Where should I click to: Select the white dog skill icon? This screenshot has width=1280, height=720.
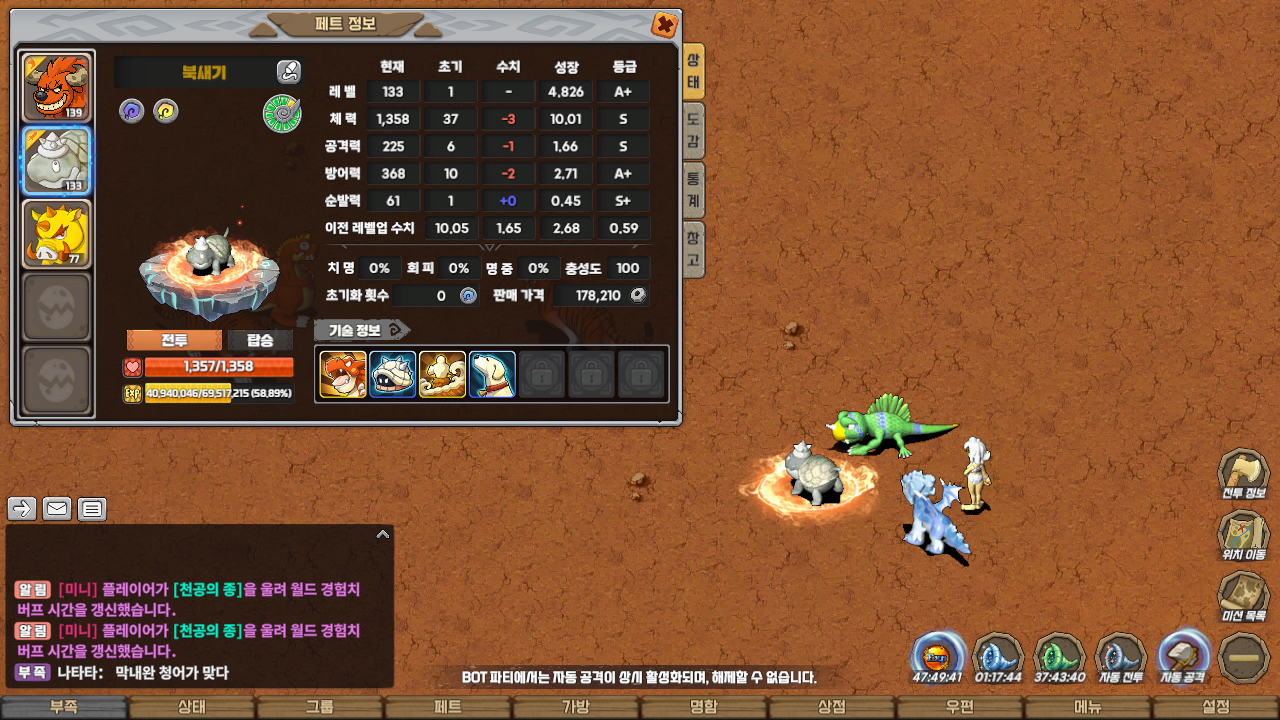(x=492, y=375)
